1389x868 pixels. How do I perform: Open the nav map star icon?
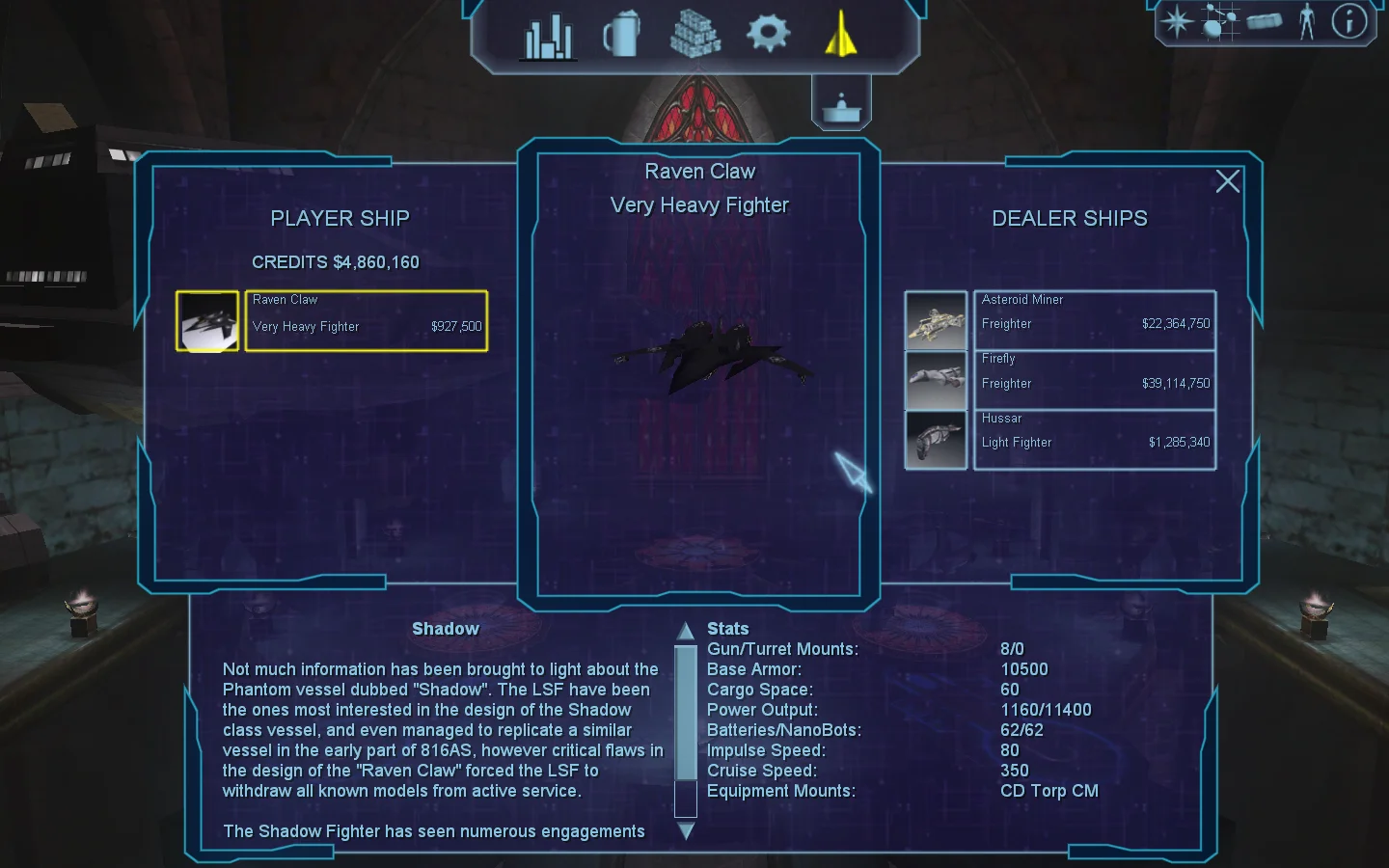1177,21
